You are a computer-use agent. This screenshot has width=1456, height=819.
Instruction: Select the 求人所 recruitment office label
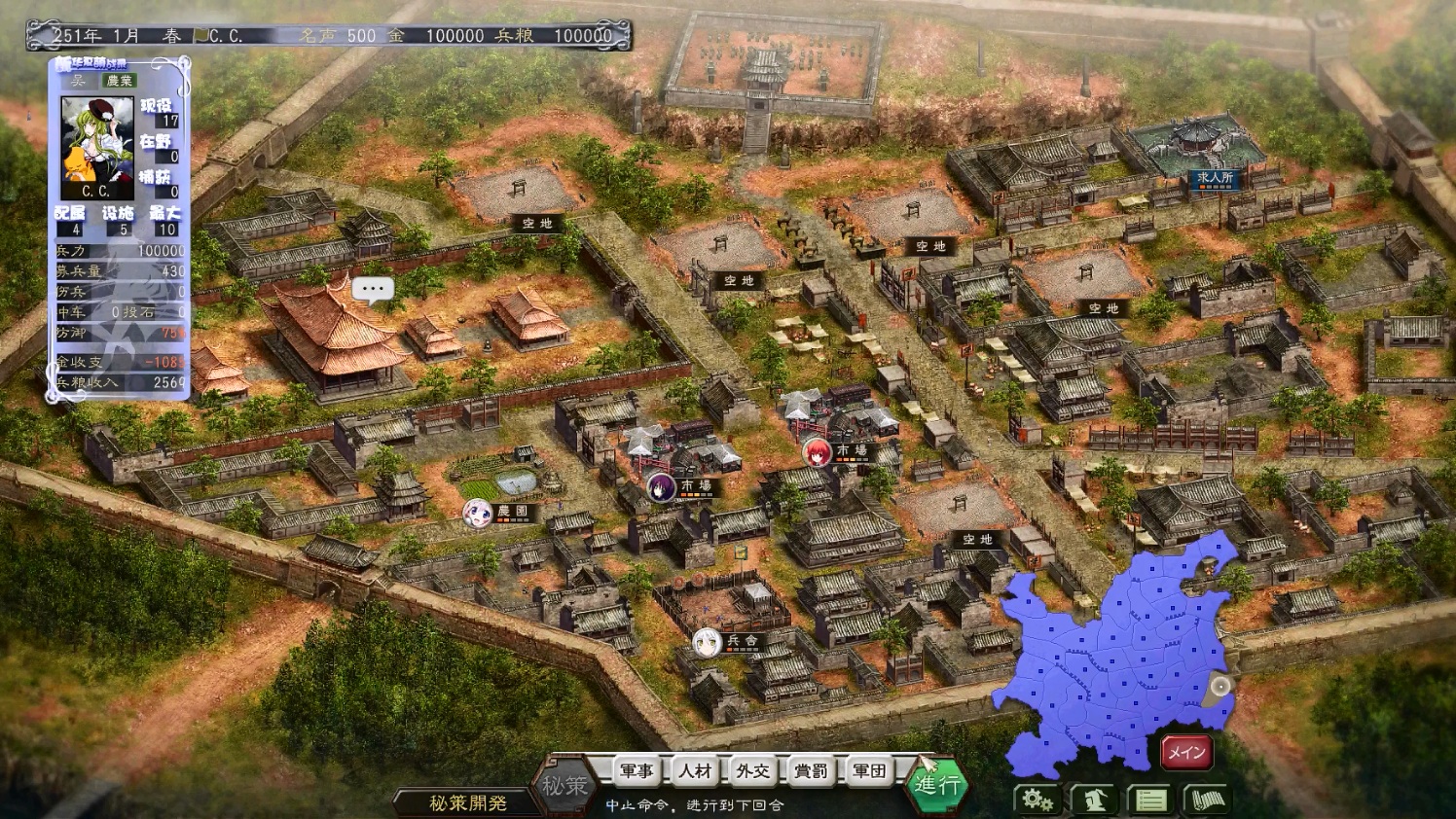[x=1216, y=179]
